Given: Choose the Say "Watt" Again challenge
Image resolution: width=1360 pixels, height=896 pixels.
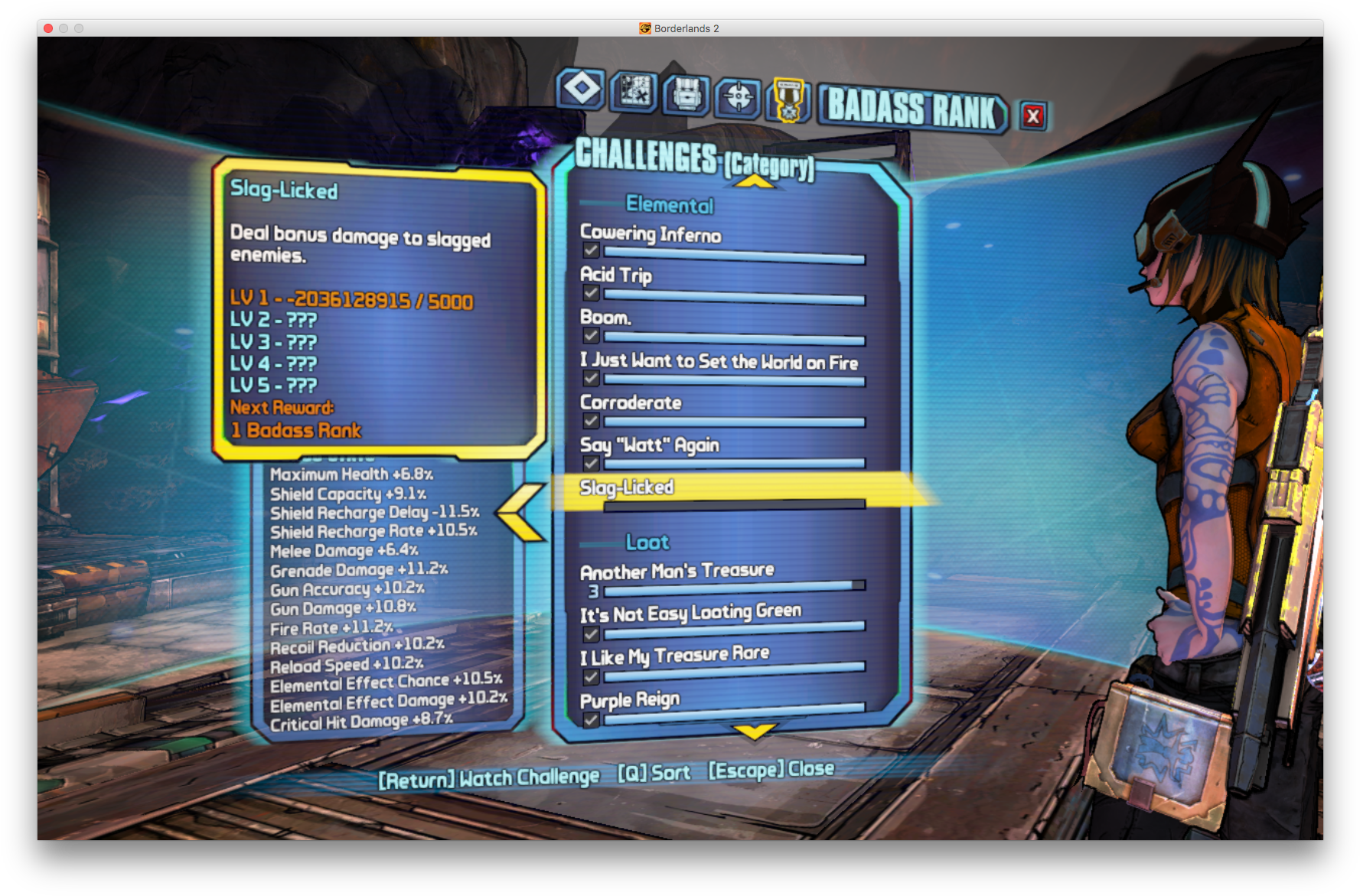Looking at the screenshot, I should (x=650, y=445).
